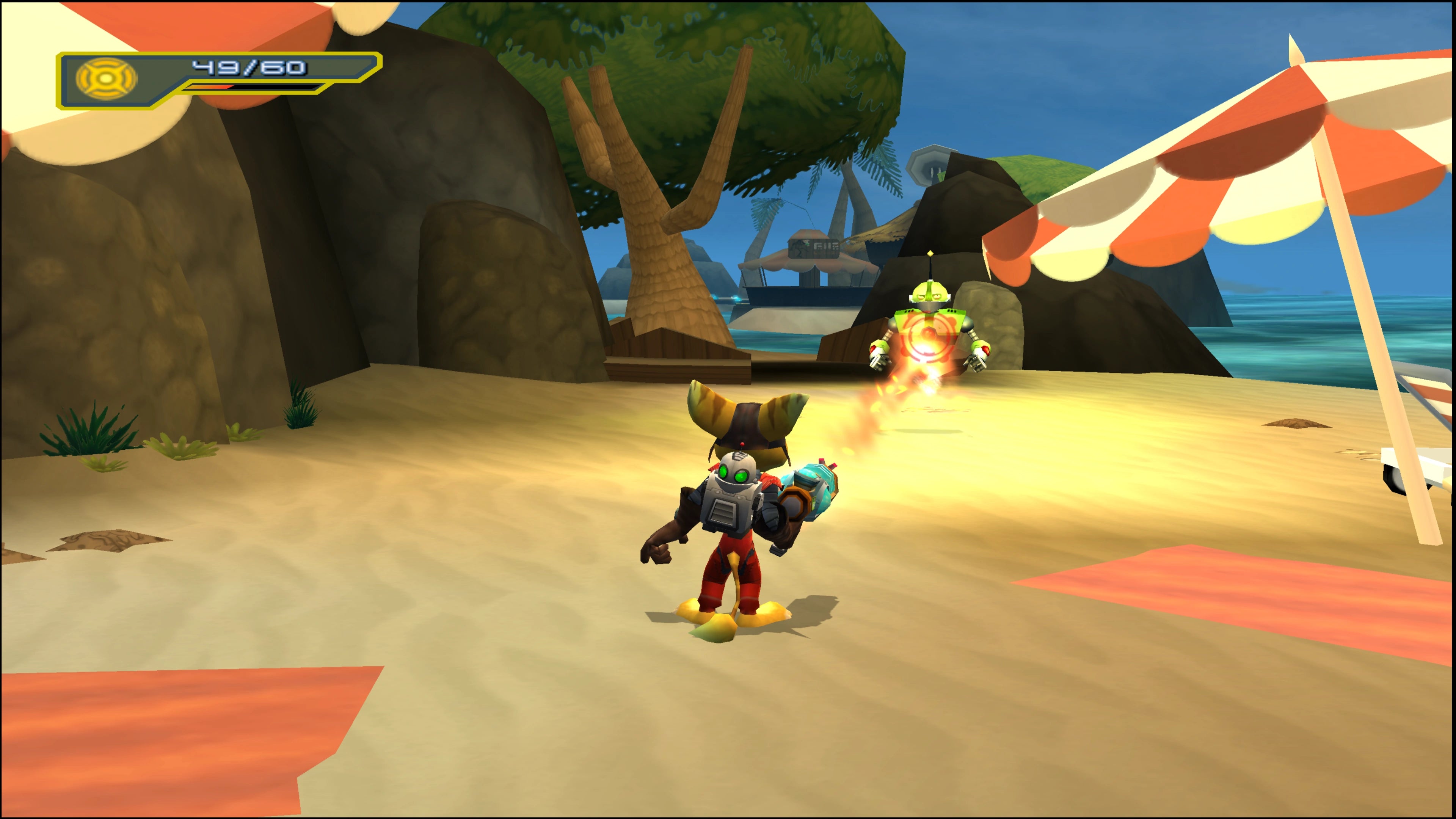
Task: Select the yellow weapon icon in the HUD
Action: [106, 79]
